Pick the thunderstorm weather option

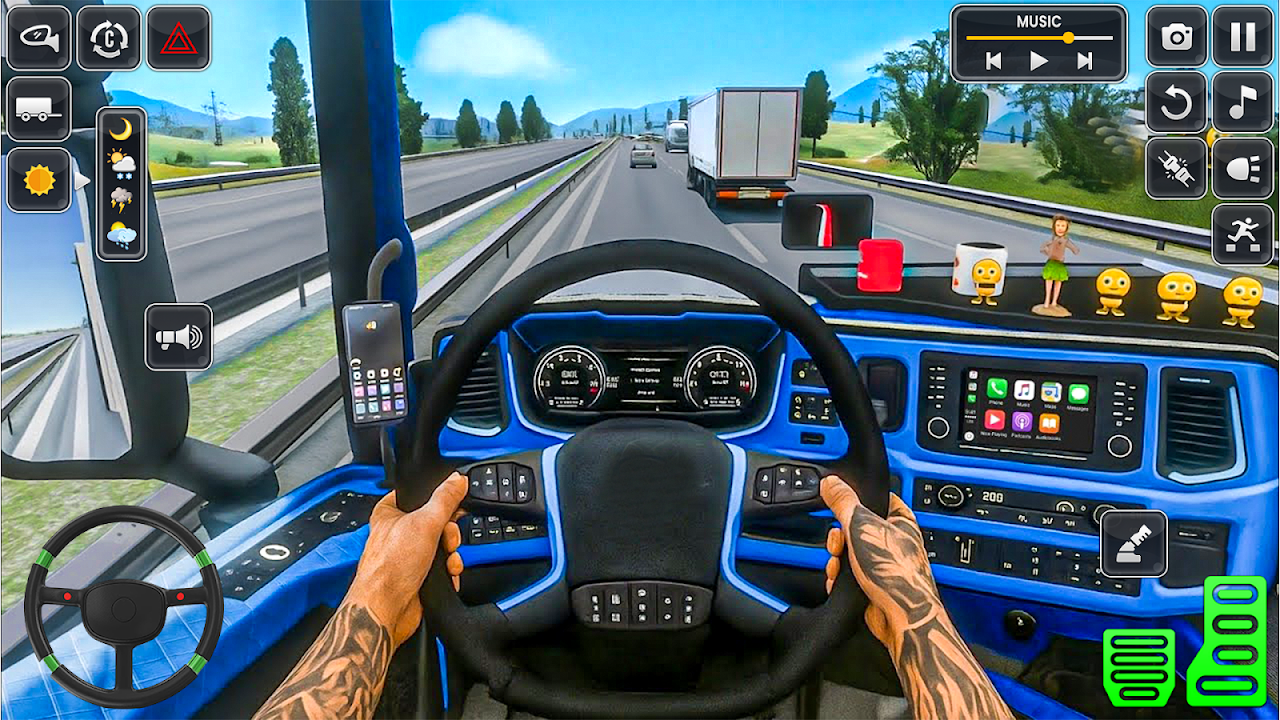click(x=121, y=198)
